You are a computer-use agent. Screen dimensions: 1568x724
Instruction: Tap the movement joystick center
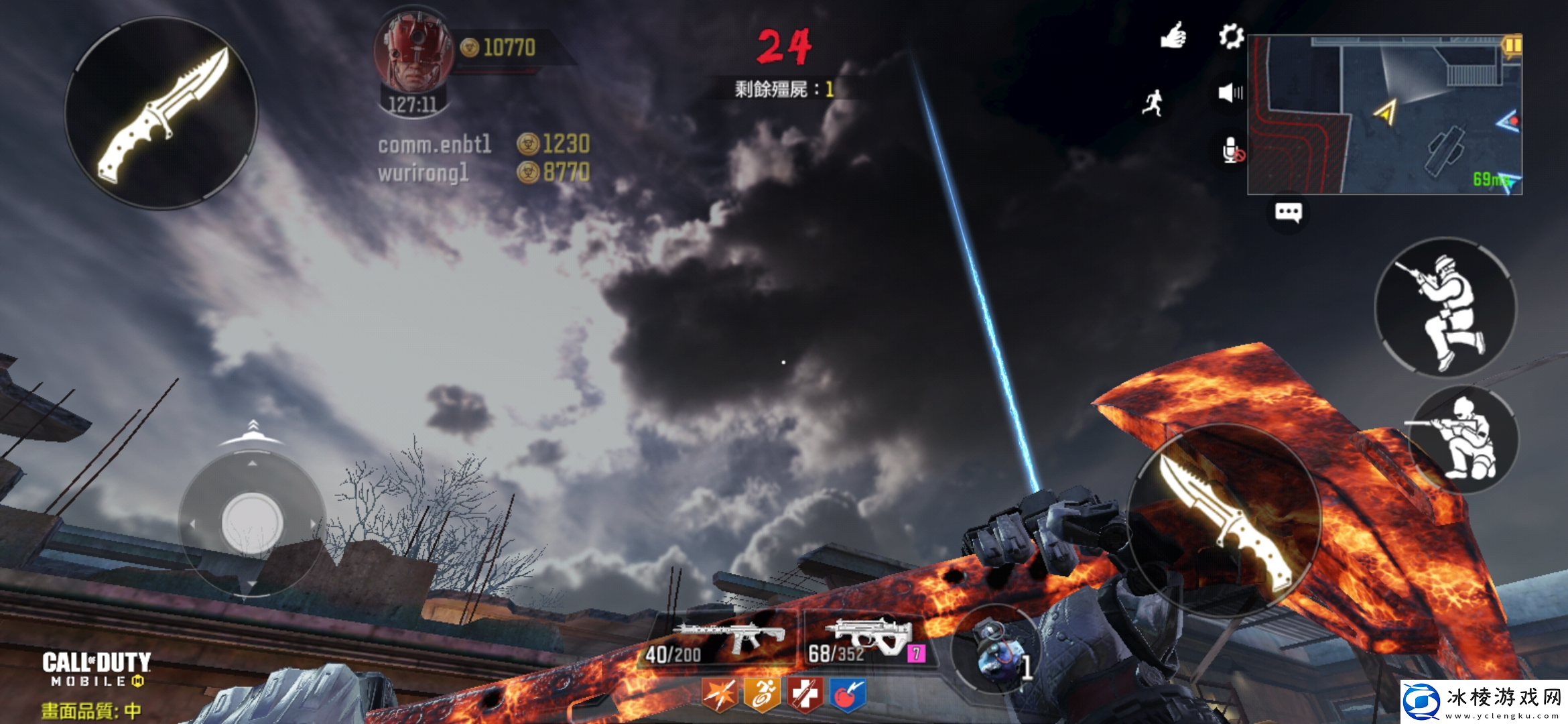click(252, 523)
